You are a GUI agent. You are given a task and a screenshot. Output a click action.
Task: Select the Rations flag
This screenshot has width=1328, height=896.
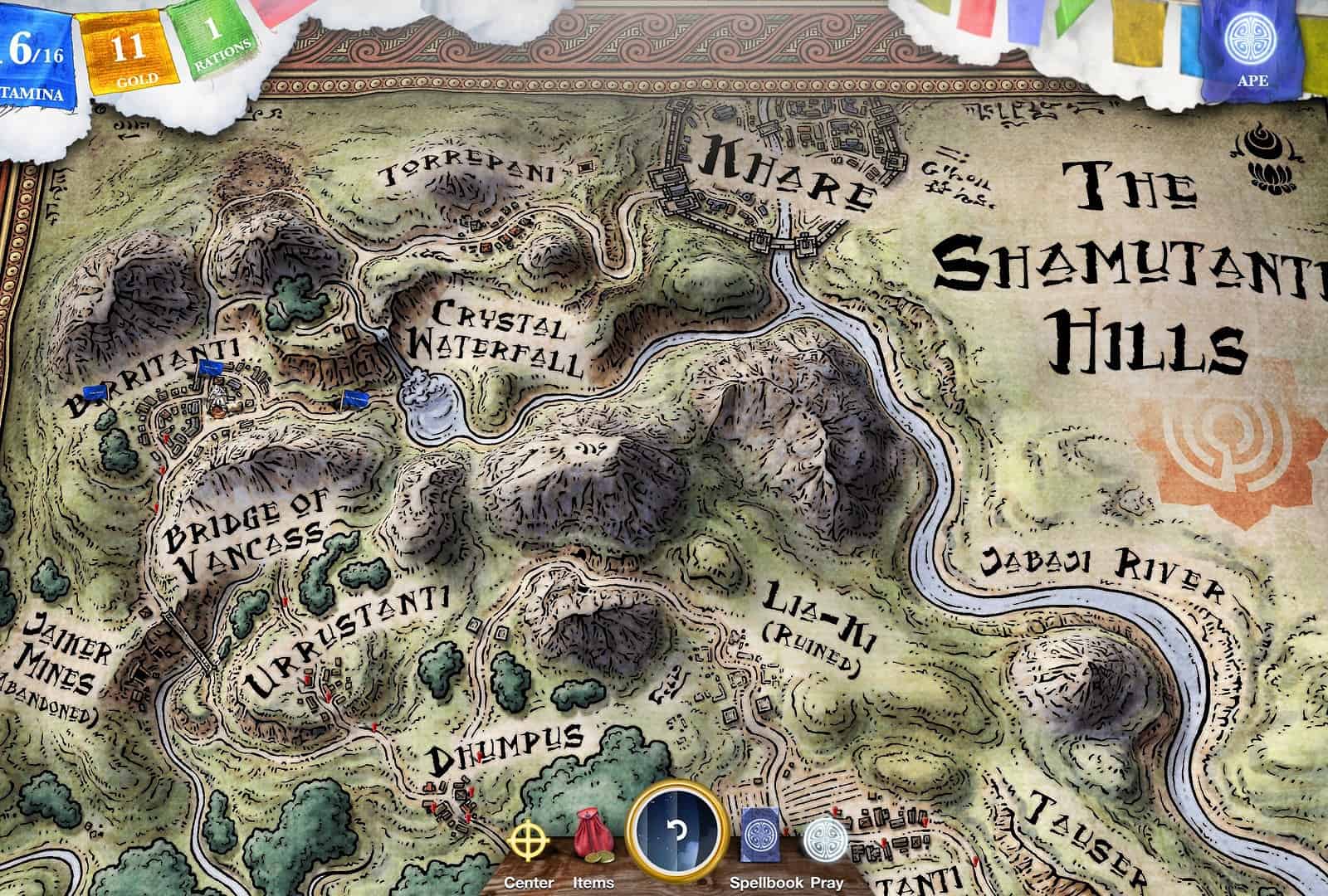pos(213,41)
